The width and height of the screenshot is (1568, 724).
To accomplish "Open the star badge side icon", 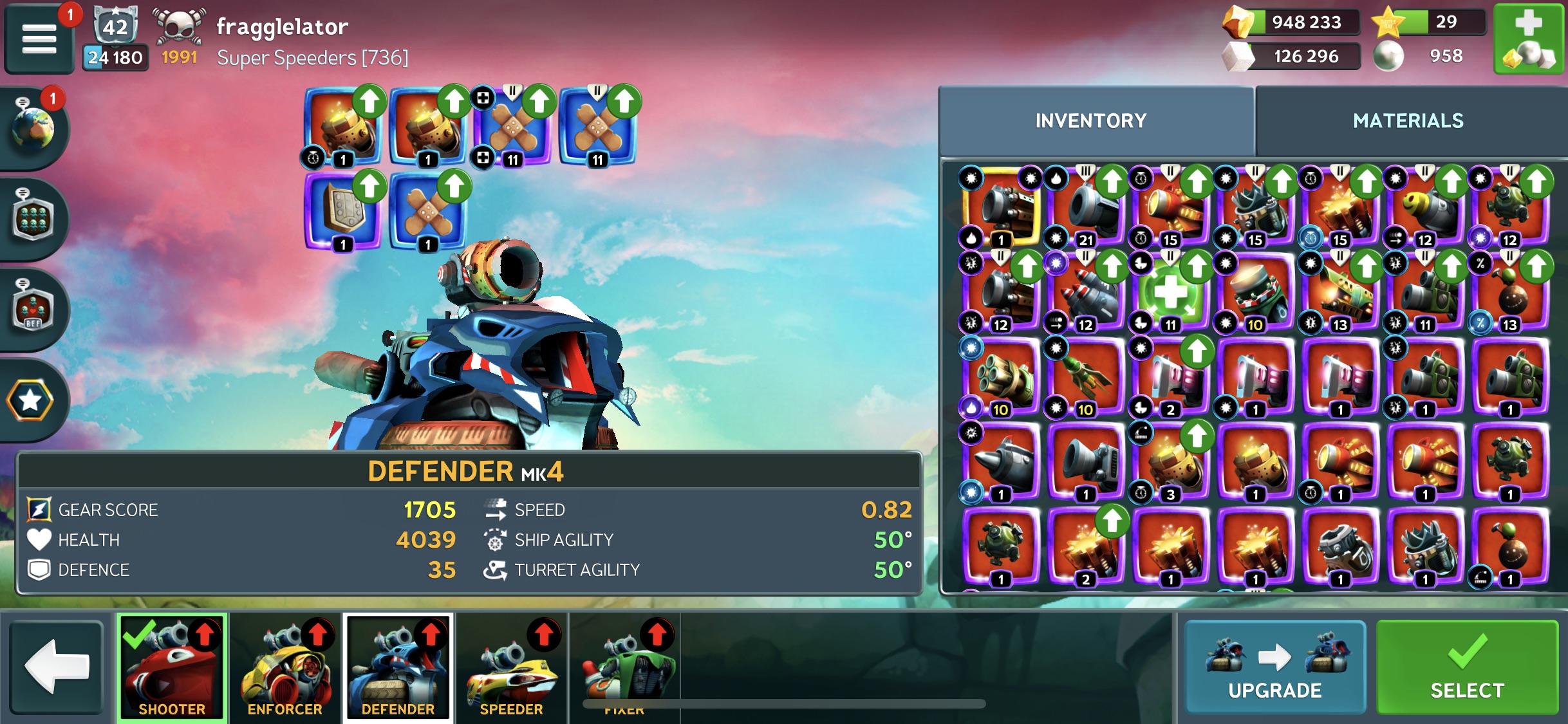I will point(31,400).
